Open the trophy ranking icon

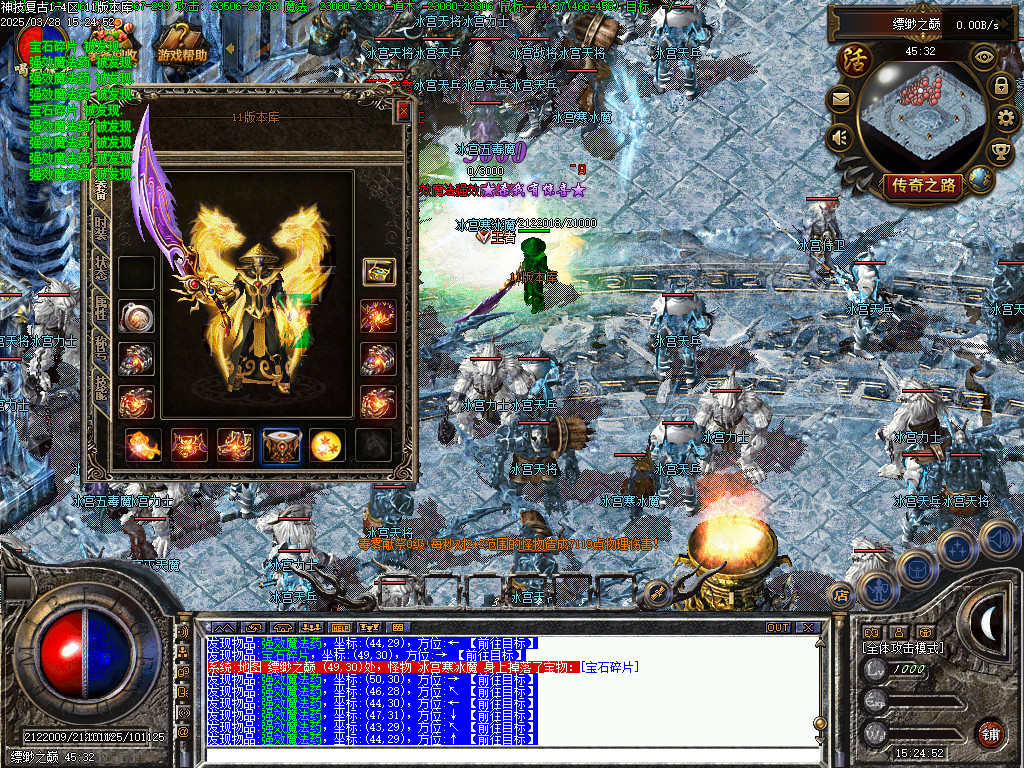pos(1000,151)
